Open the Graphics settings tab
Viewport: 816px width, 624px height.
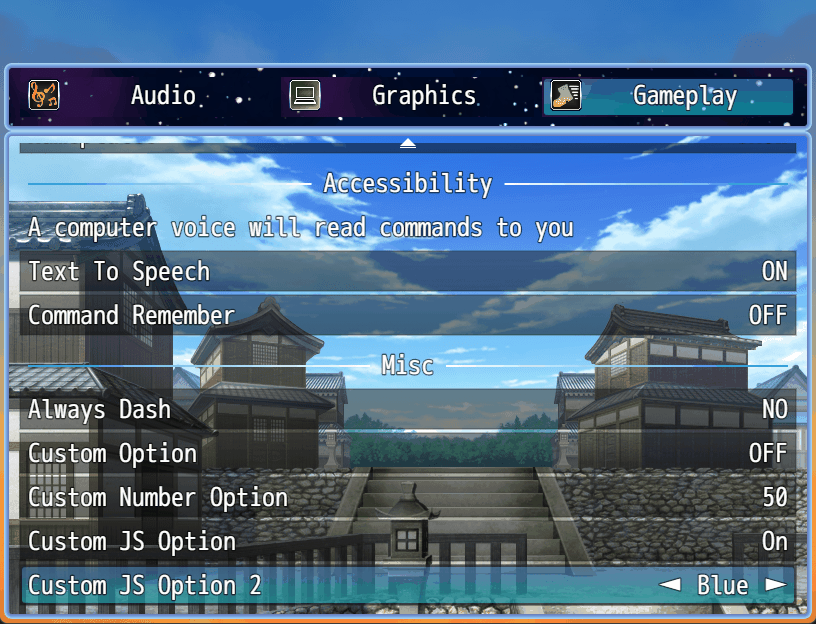point(408,96)
